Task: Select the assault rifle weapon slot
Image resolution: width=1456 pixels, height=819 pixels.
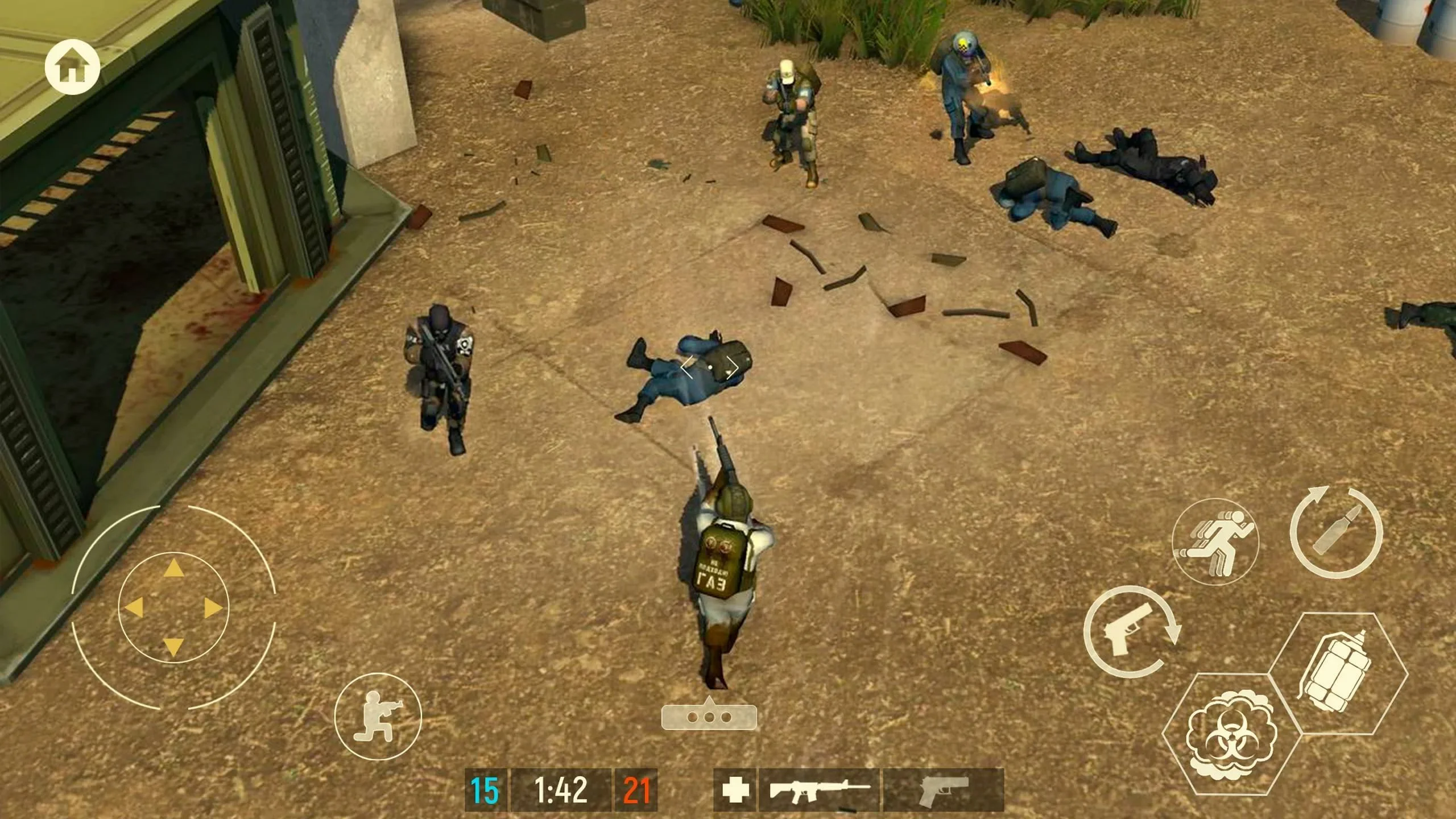Action: tap(819, 789)
